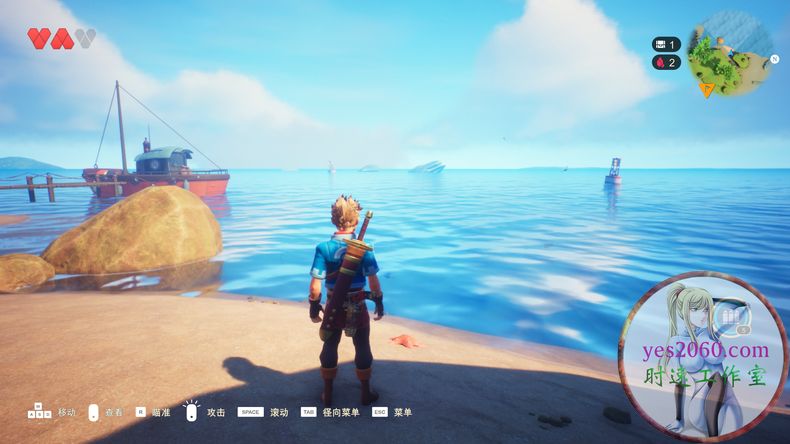
Task: Open the circular island minimap
Action: click(730, 52)
